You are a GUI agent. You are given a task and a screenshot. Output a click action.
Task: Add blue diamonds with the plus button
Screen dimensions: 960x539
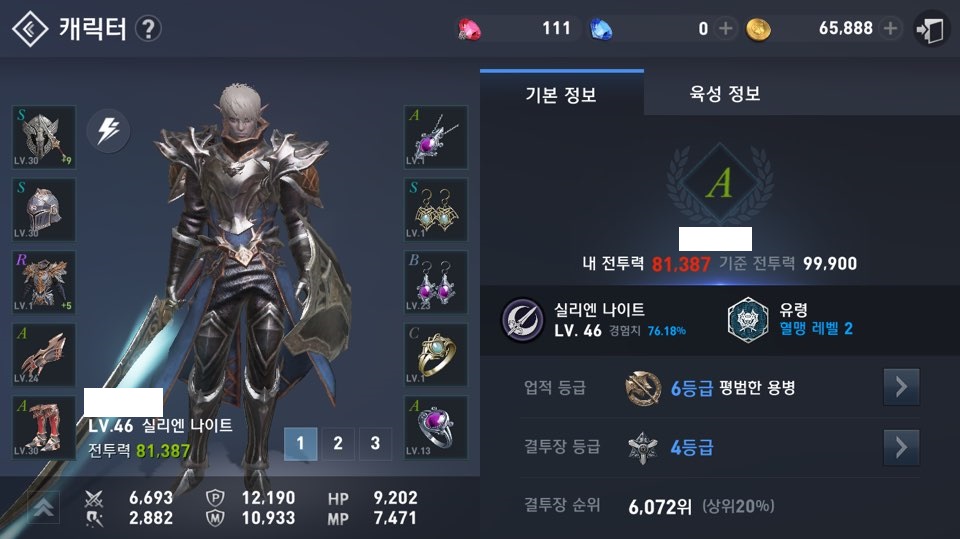pyautogui.click(x=725, y=29)
